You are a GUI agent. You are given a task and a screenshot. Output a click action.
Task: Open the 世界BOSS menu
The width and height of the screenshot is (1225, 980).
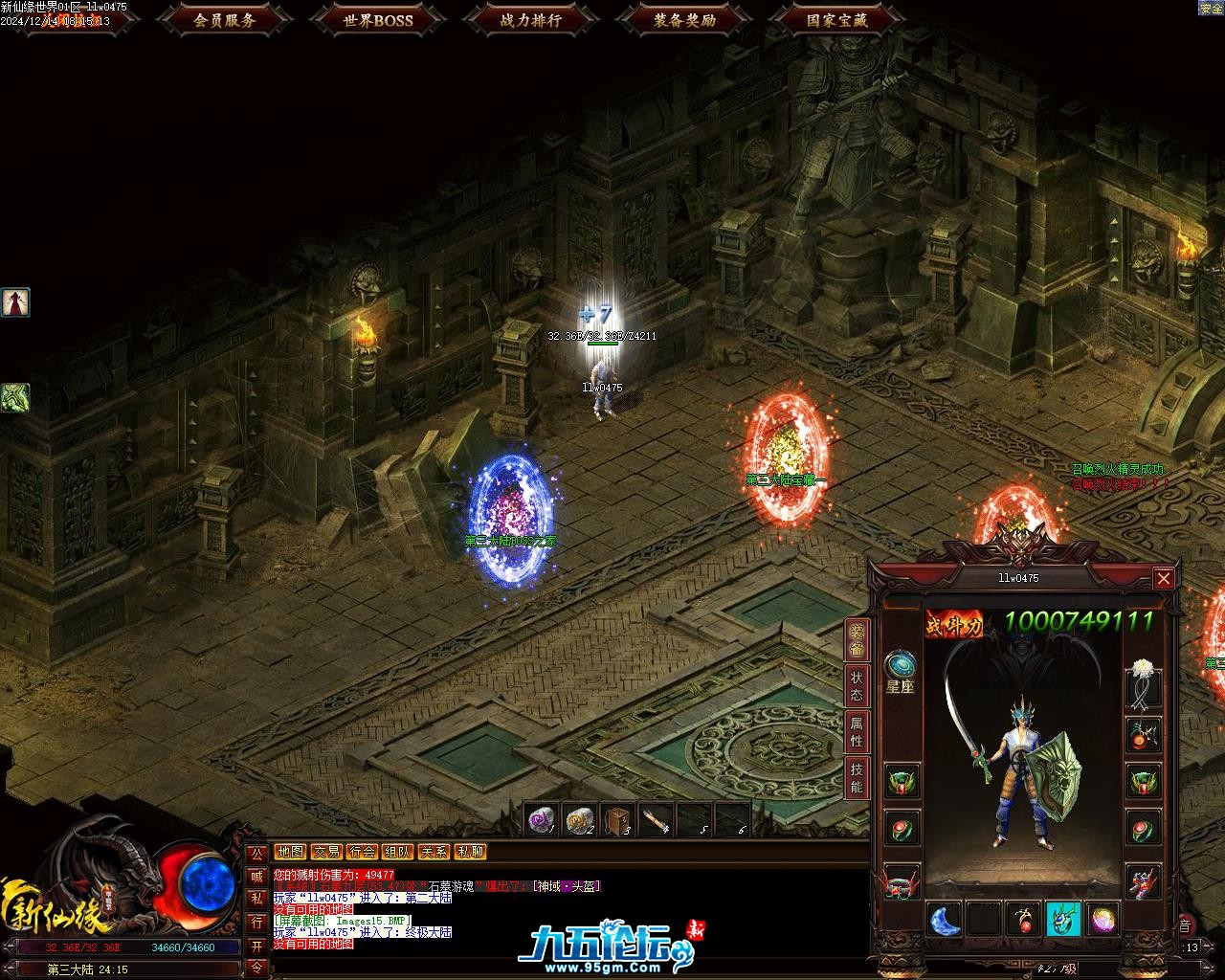[x=378, y=19]
